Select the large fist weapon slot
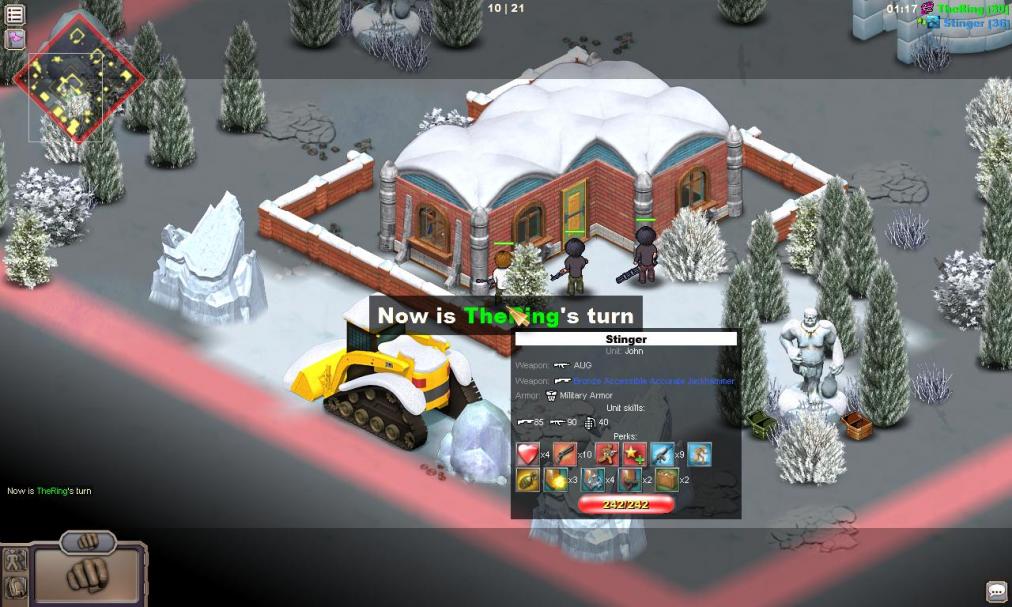This screenshot has width=1012, height=607. coord(88,575)
